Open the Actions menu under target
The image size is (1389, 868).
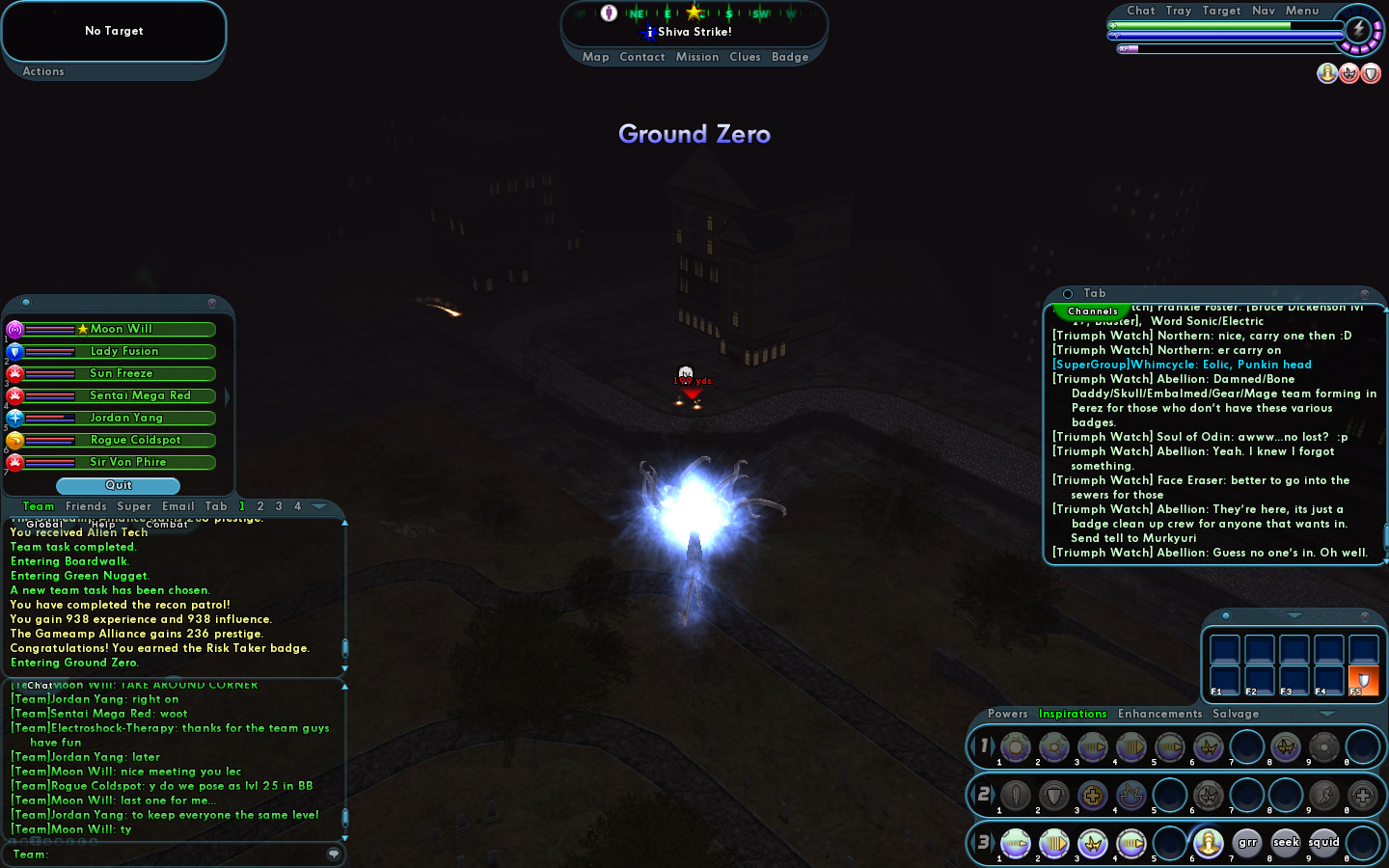pos(43,71)
